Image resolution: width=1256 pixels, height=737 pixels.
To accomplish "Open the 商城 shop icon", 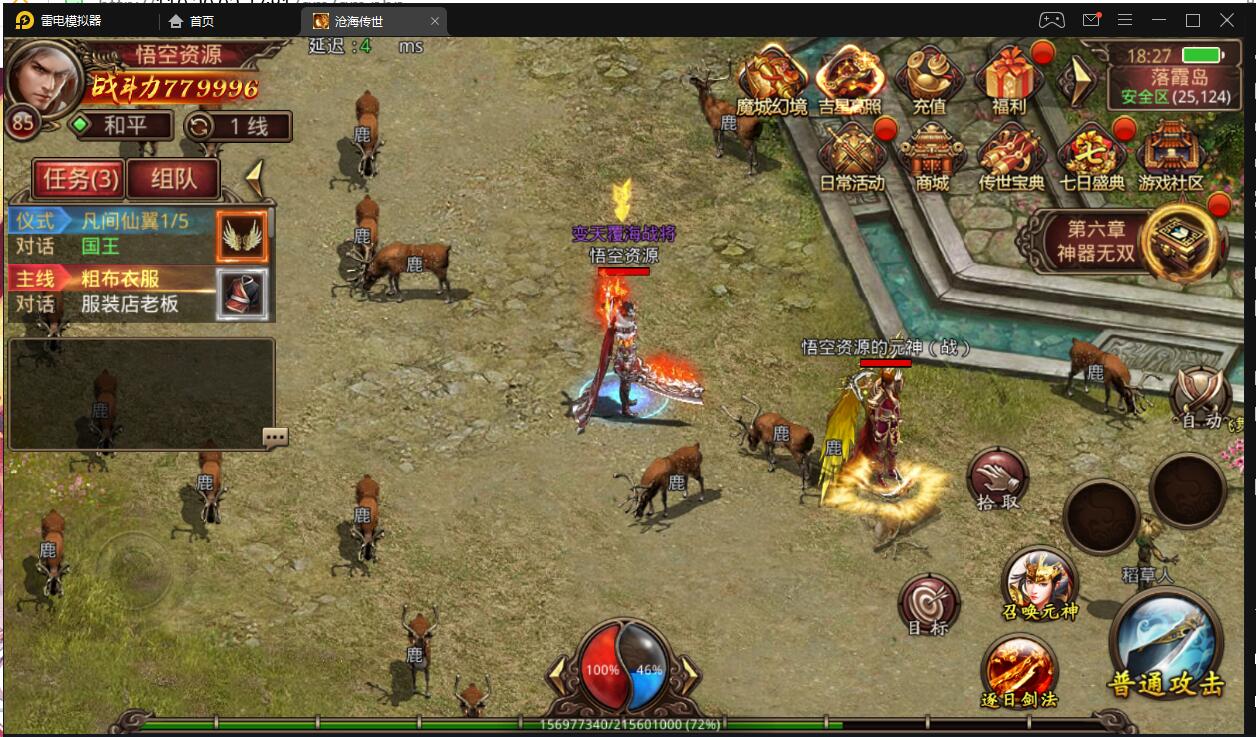I will coord(931,154).
